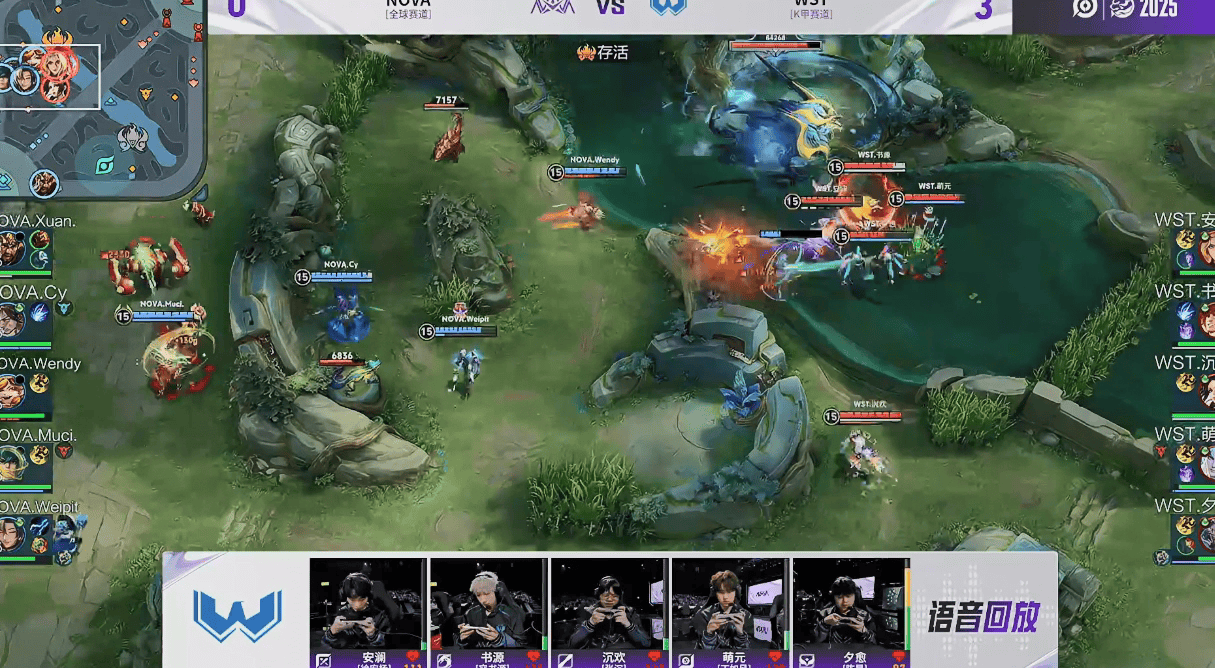Click the WST team logo in scoreboard

click(x=667, y=7)
